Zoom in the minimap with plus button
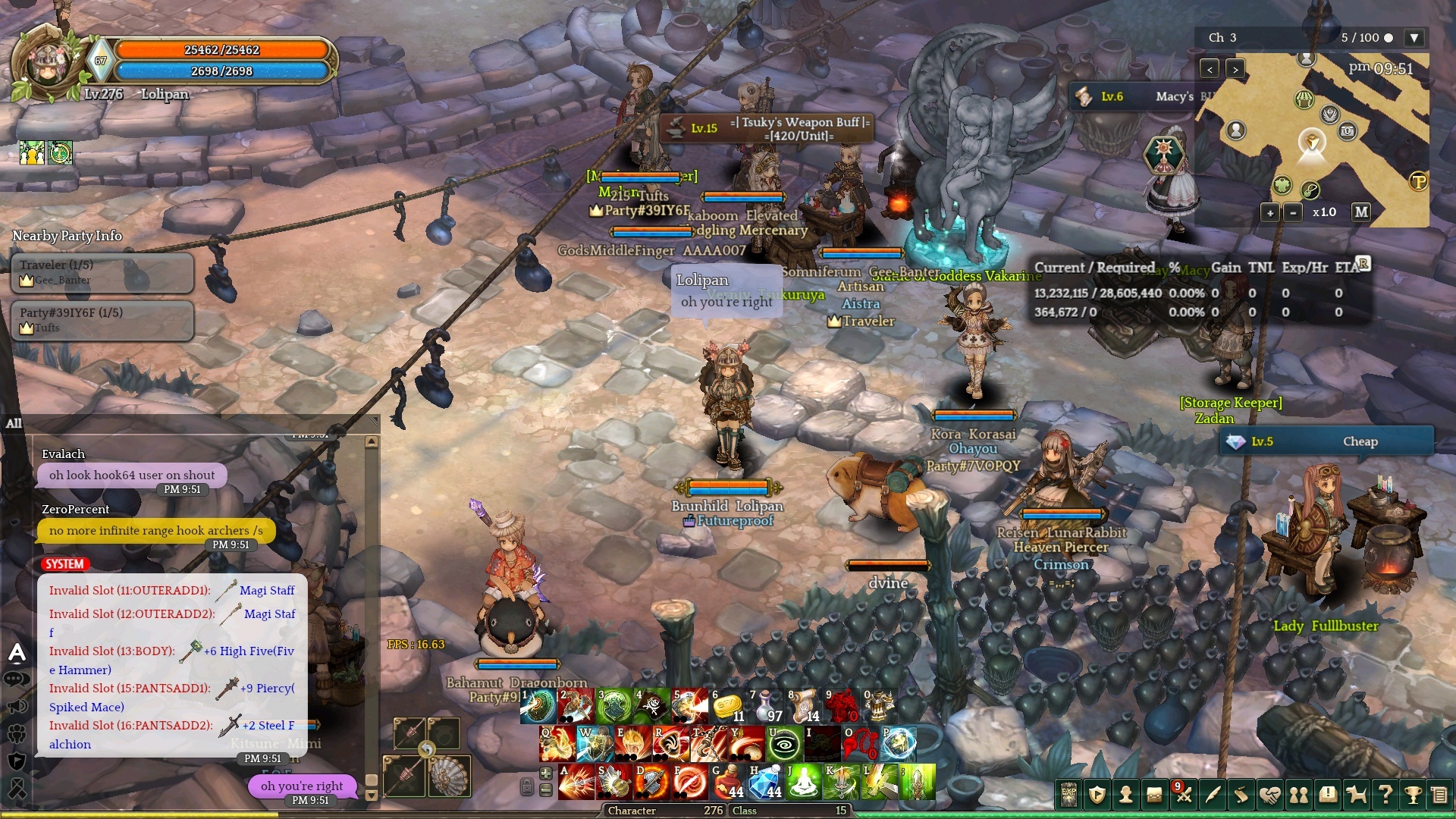The height and width of the screenshot is (819, 1456). click(1270, 213)
